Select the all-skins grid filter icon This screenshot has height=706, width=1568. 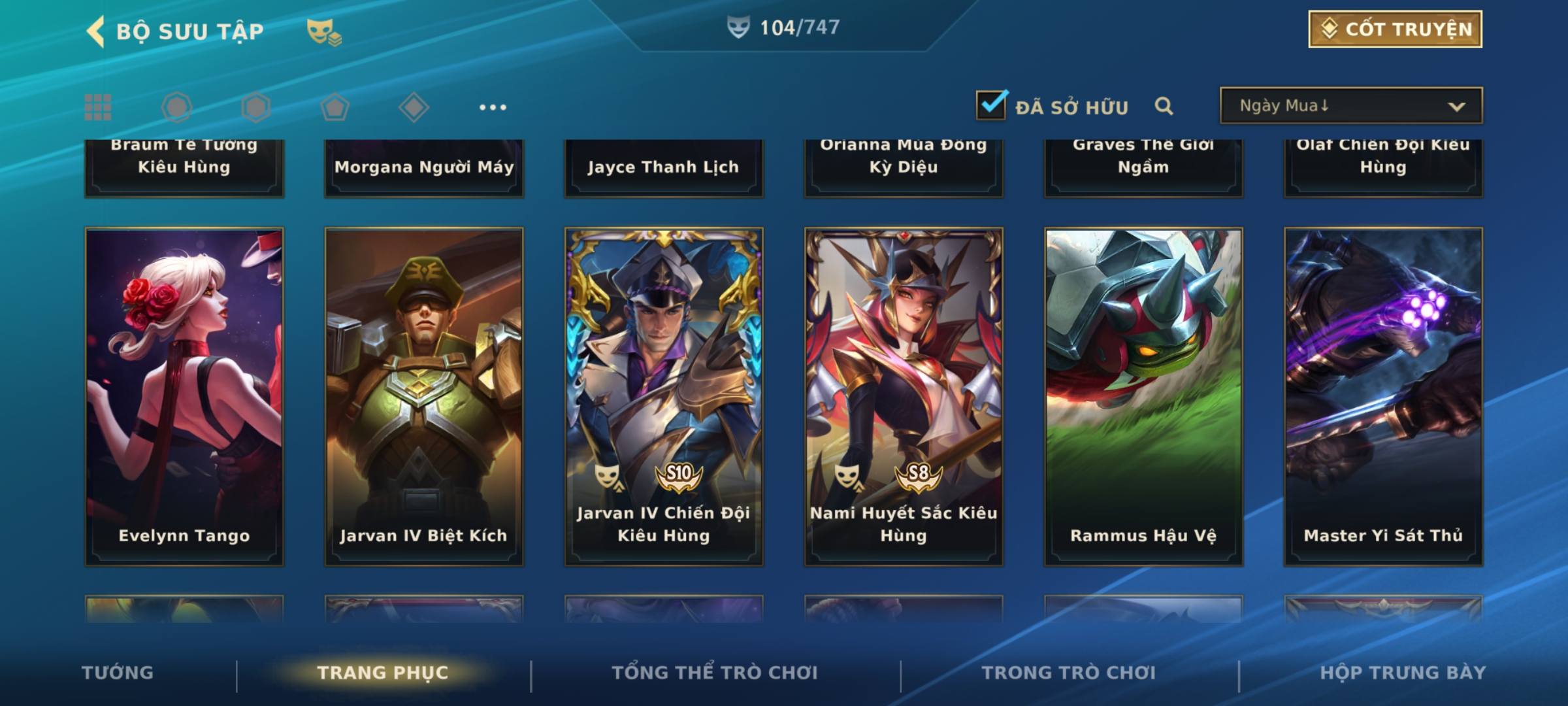click(98, 107)
